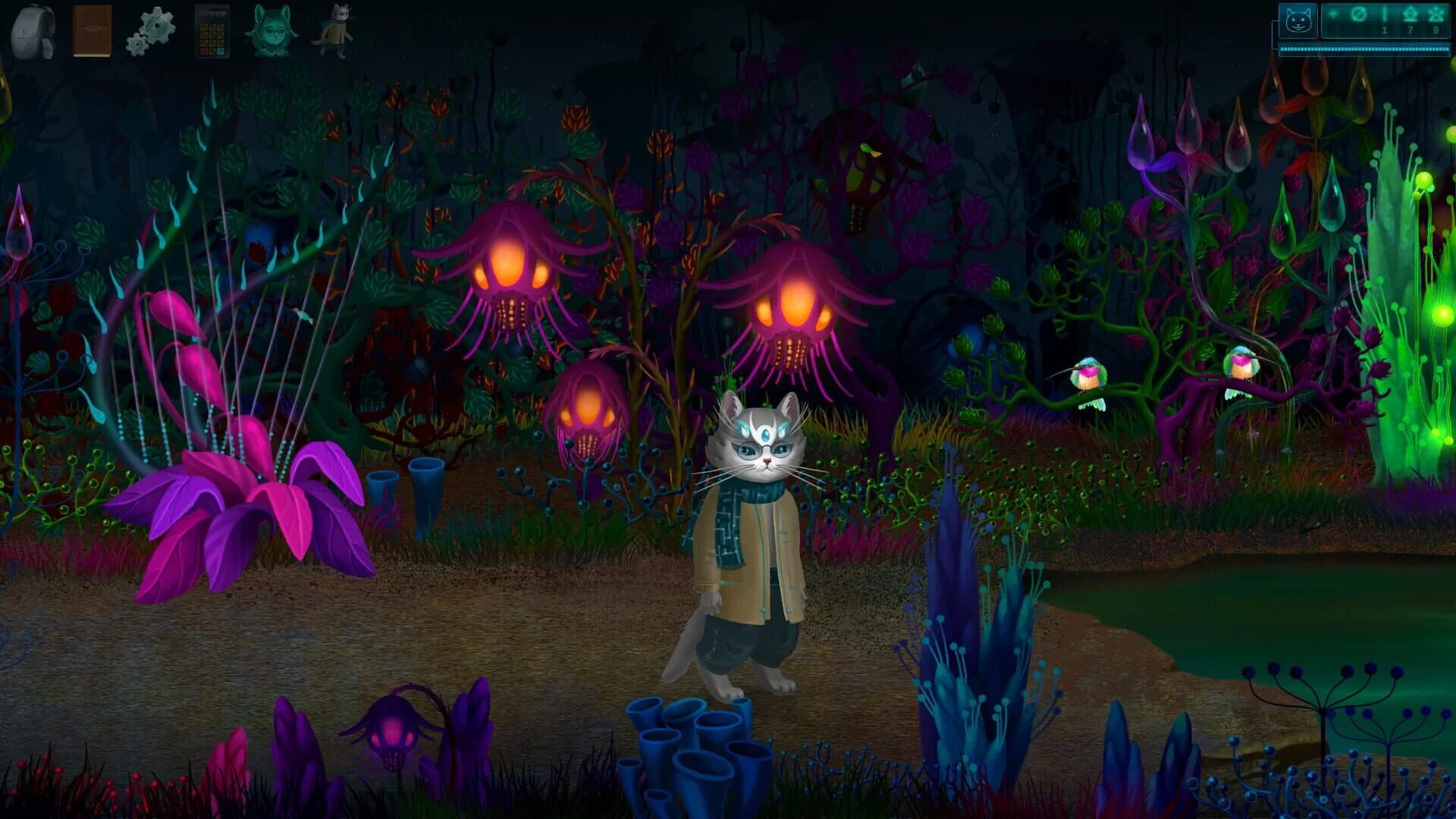
Task: Click the number 7 stat counter
Action: click(1410, 30)
